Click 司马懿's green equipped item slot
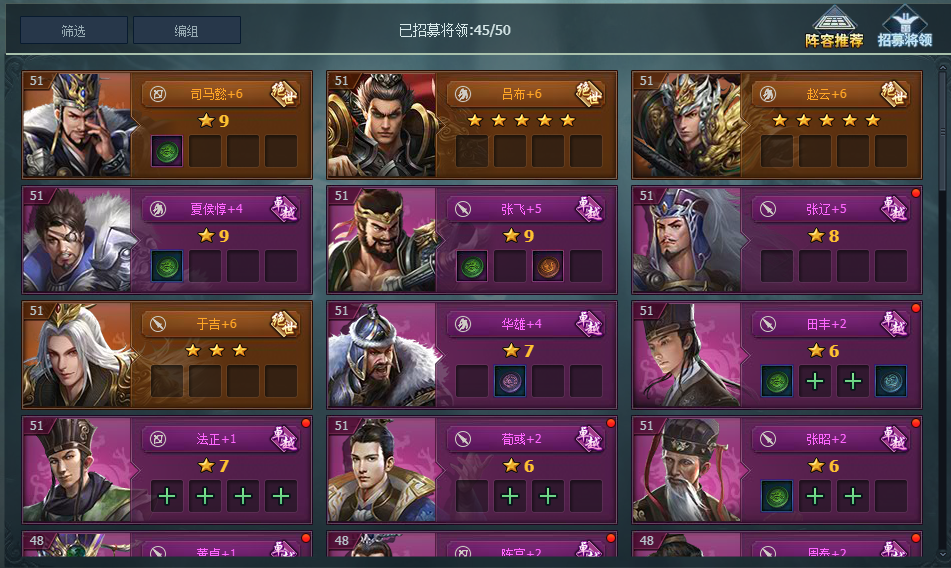Screen dimensions: 951x568 167,151
